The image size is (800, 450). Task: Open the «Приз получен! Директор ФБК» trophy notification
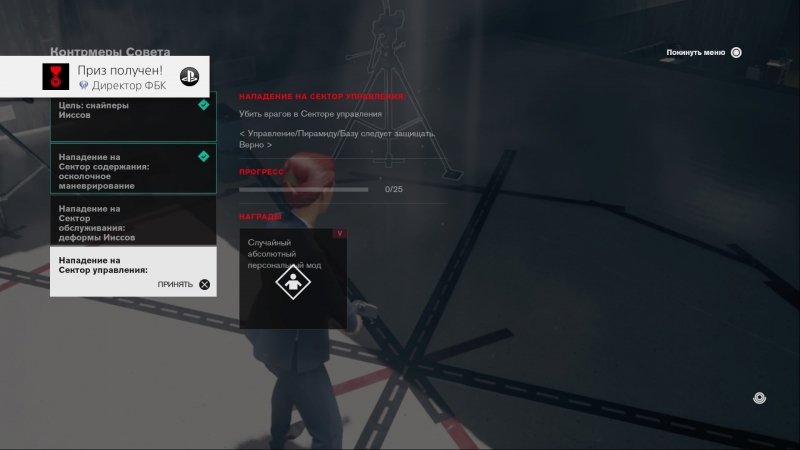pos(120,77)
